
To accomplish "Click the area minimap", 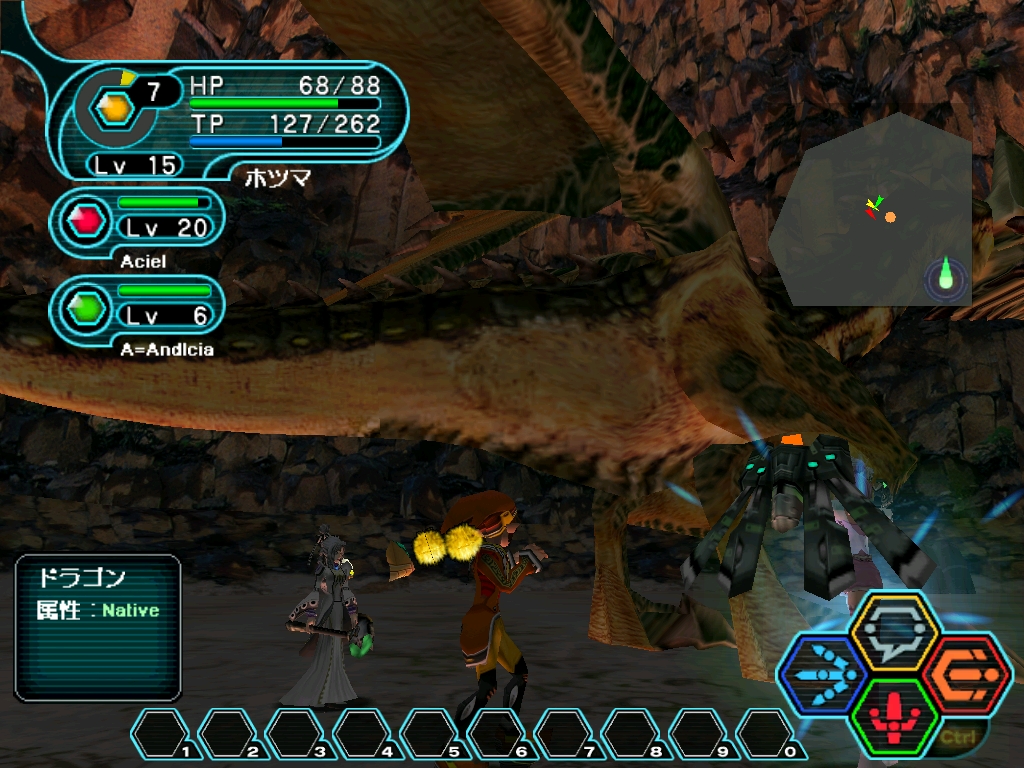I will tap(876, 210).
